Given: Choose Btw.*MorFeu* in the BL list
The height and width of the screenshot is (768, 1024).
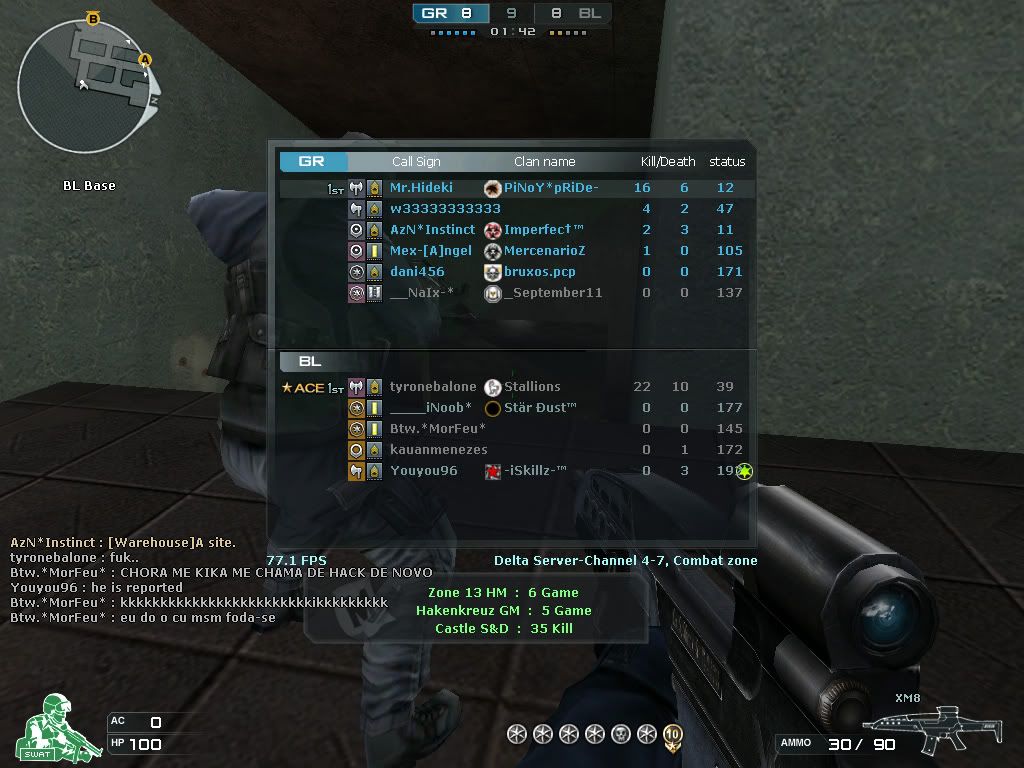Looking at the screenshot, I should [437, 429].
